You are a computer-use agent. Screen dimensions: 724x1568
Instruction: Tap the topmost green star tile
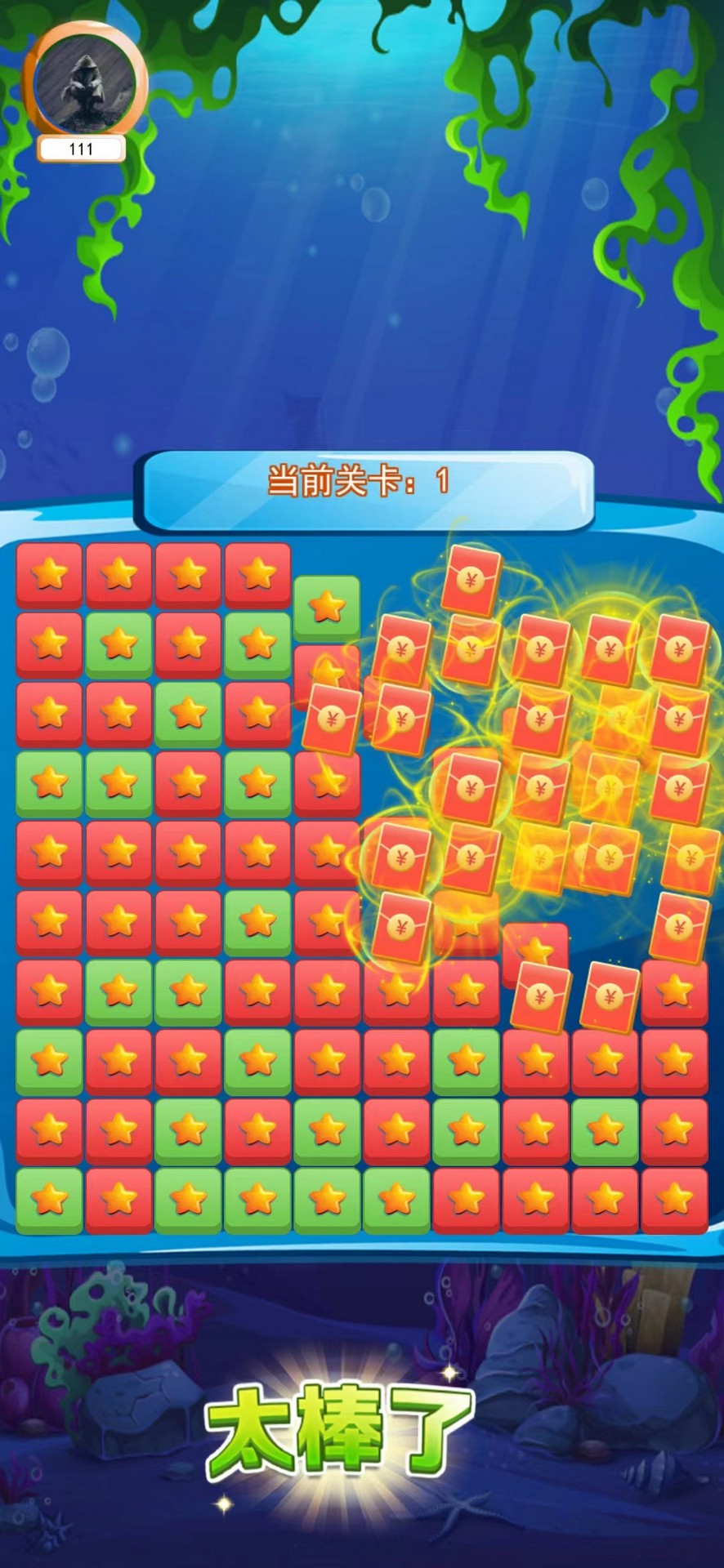point(327,607)
